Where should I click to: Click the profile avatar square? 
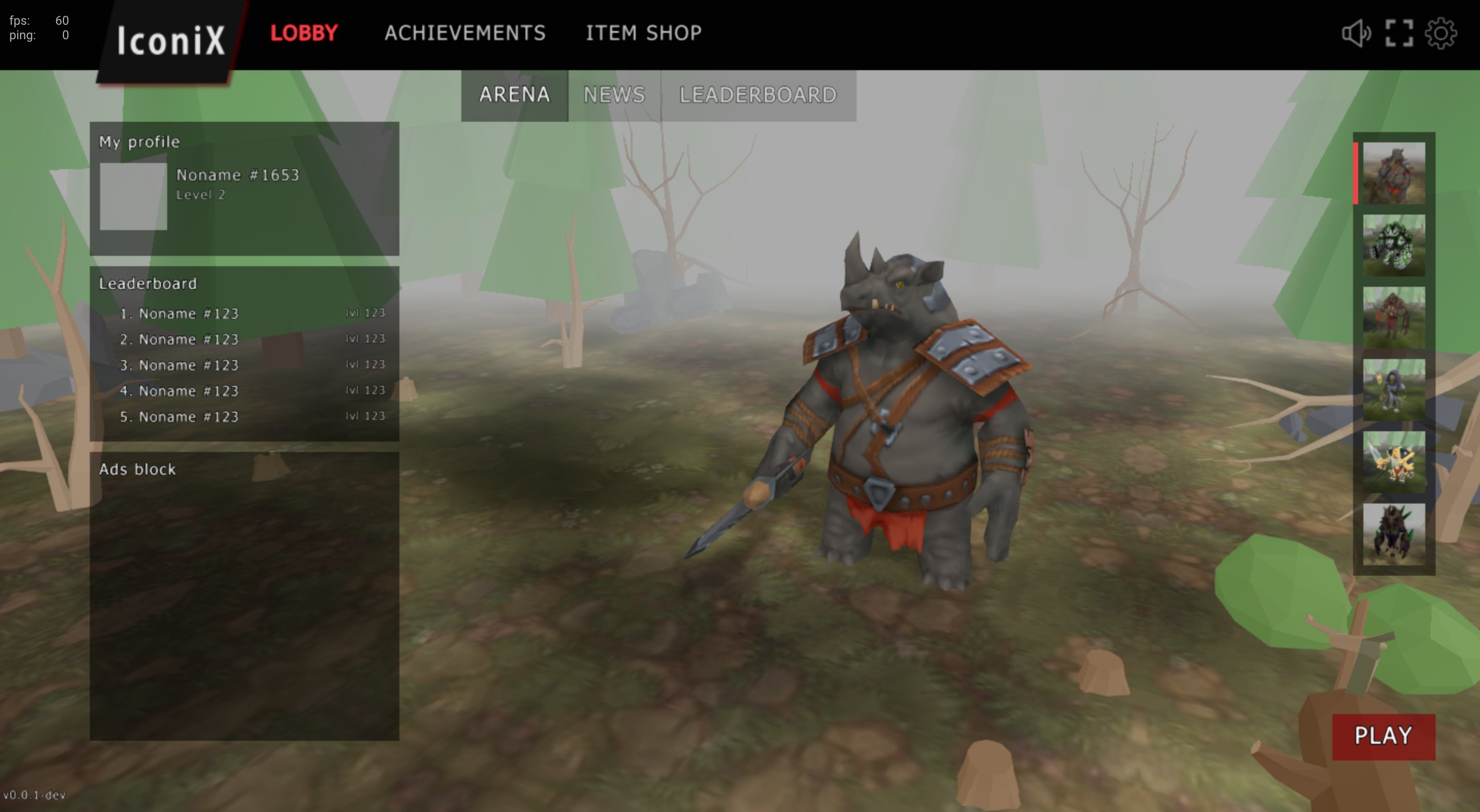[133, 196]
